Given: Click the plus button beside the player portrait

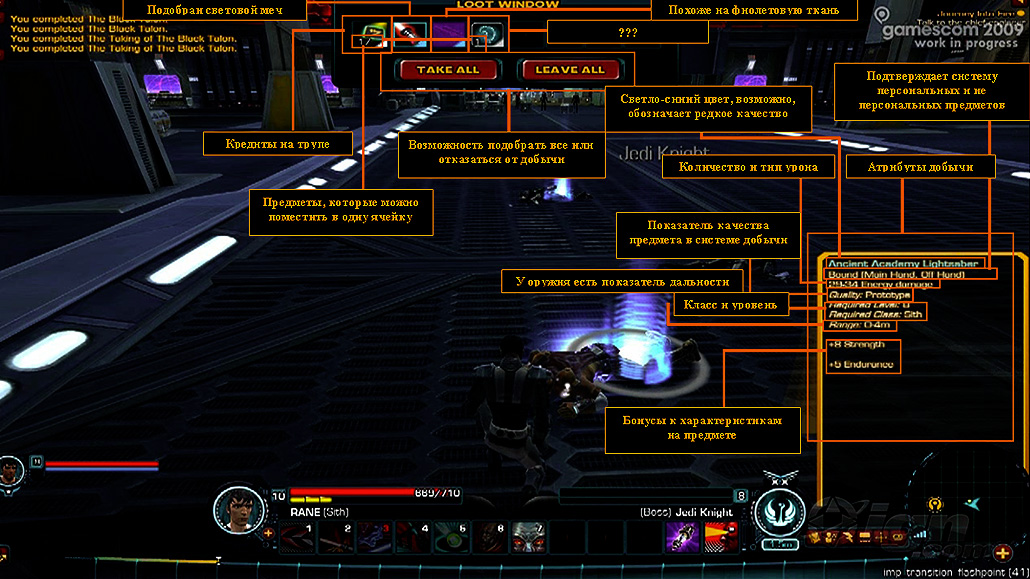Looking at the screenshot, I should tap(268, 533).
